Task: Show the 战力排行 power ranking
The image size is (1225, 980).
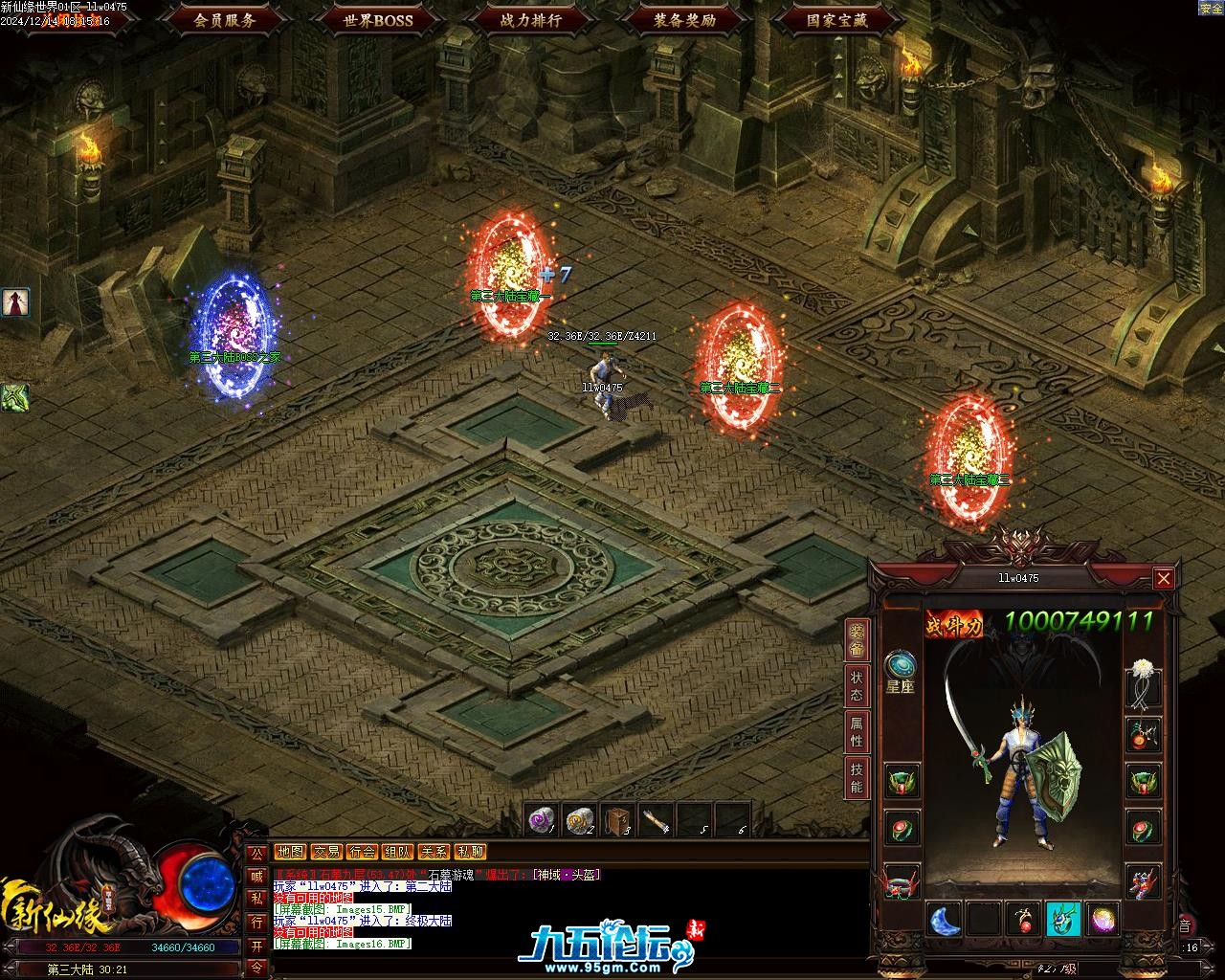Action: pos(531,19)
